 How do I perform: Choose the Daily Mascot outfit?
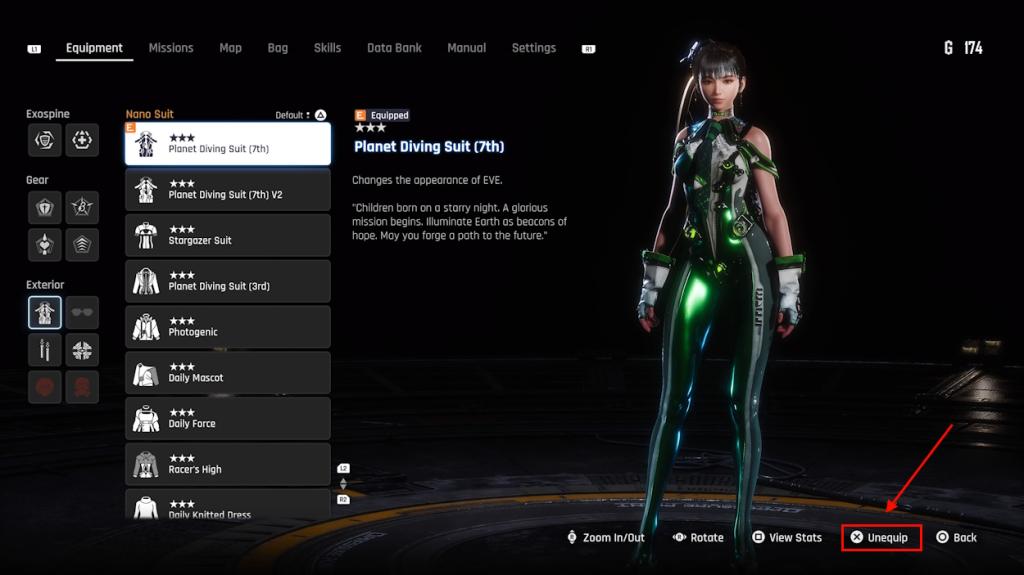[228, 373]
